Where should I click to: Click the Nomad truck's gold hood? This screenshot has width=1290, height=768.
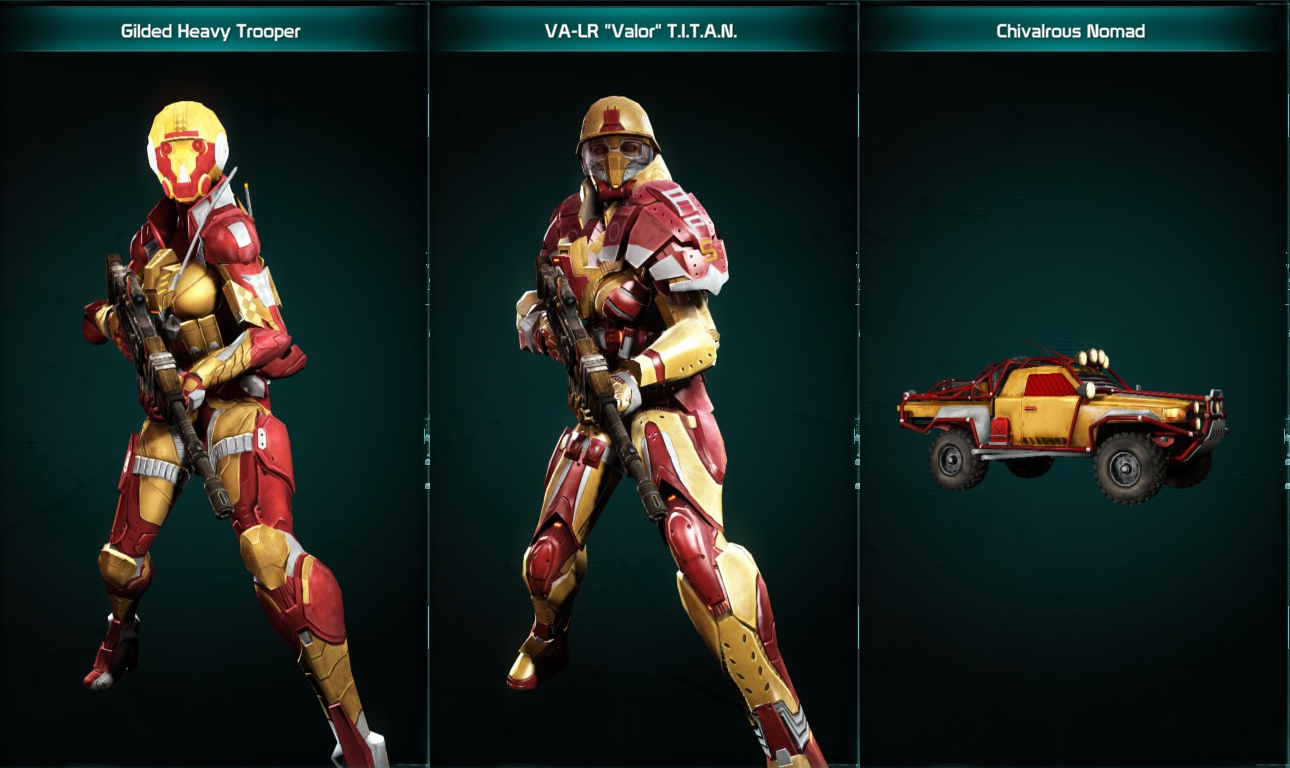[1140, 400]
